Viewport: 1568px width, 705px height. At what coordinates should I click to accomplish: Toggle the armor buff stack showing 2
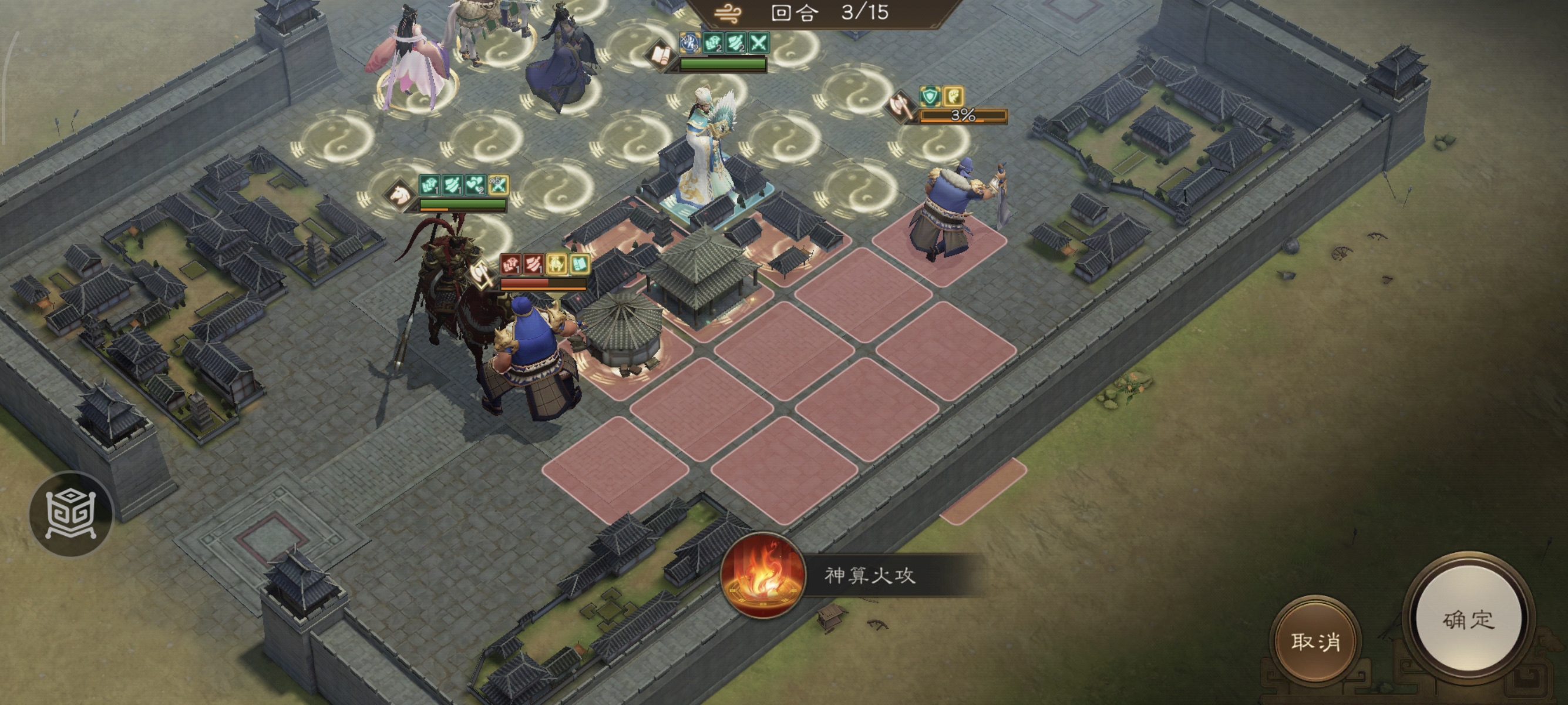click(x=714, y=43)
